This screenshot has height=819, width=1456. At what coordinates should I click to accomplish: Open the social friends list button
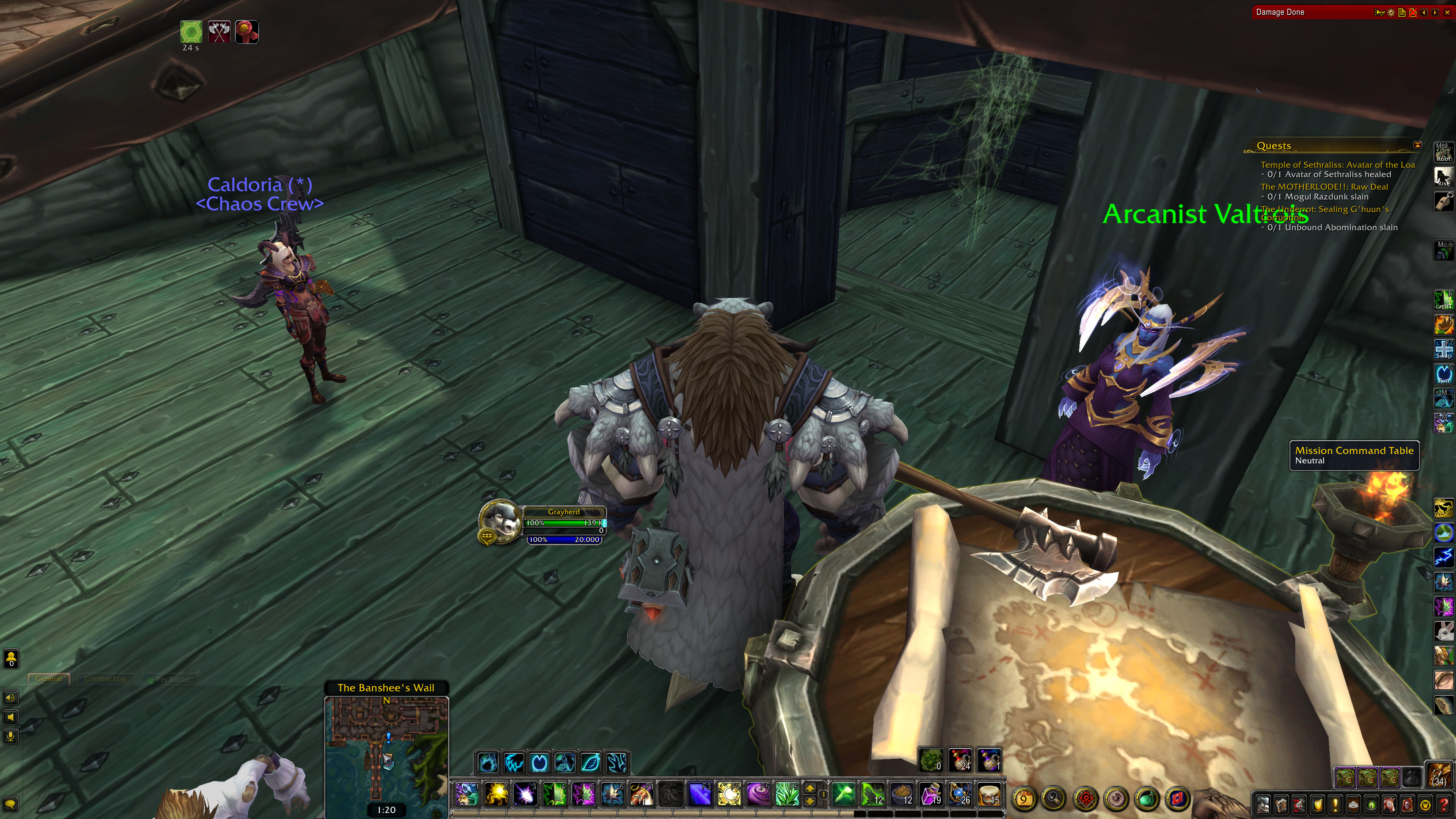tap(11, 658)
